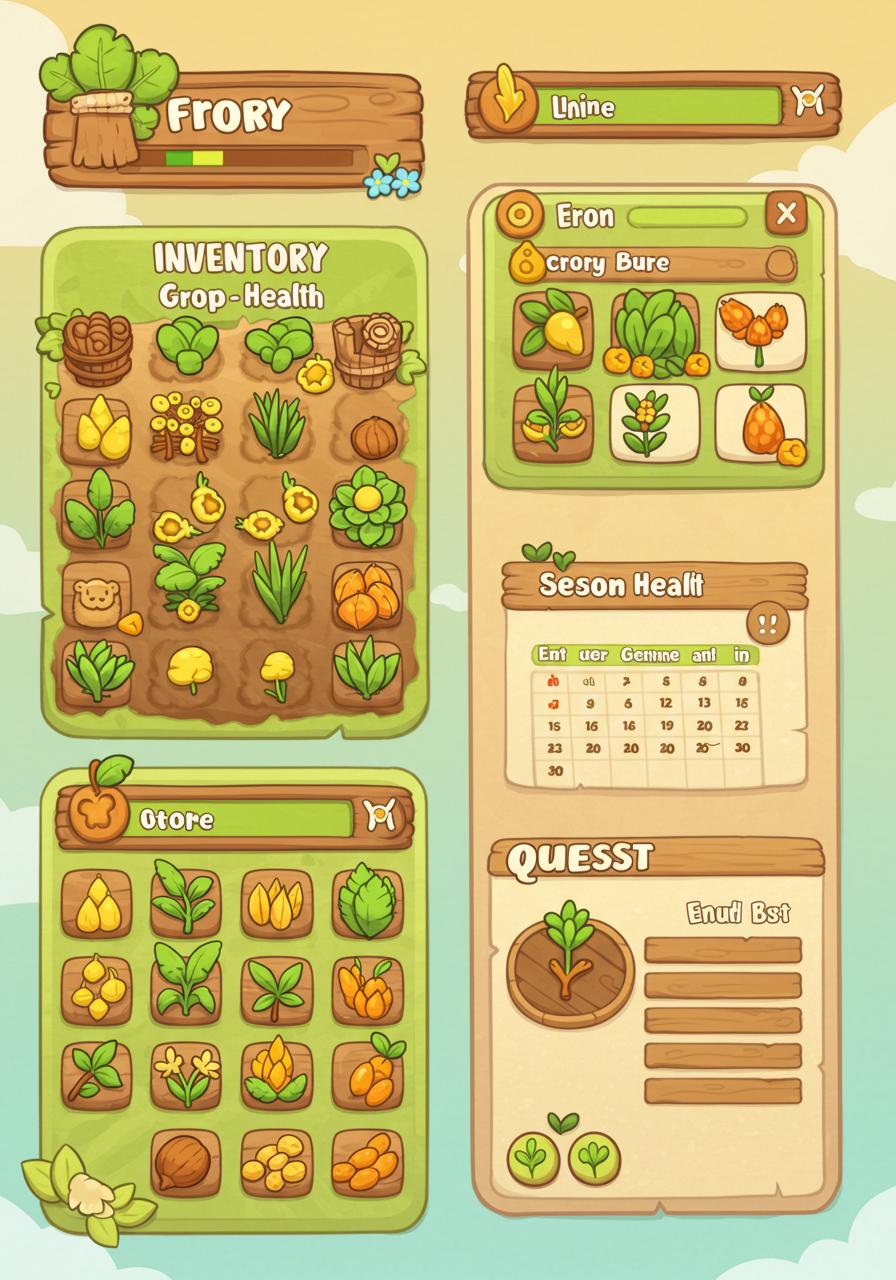
Task: Select the bear face tile in inventory
Action: pyautogui.click(x=96, y=596)
